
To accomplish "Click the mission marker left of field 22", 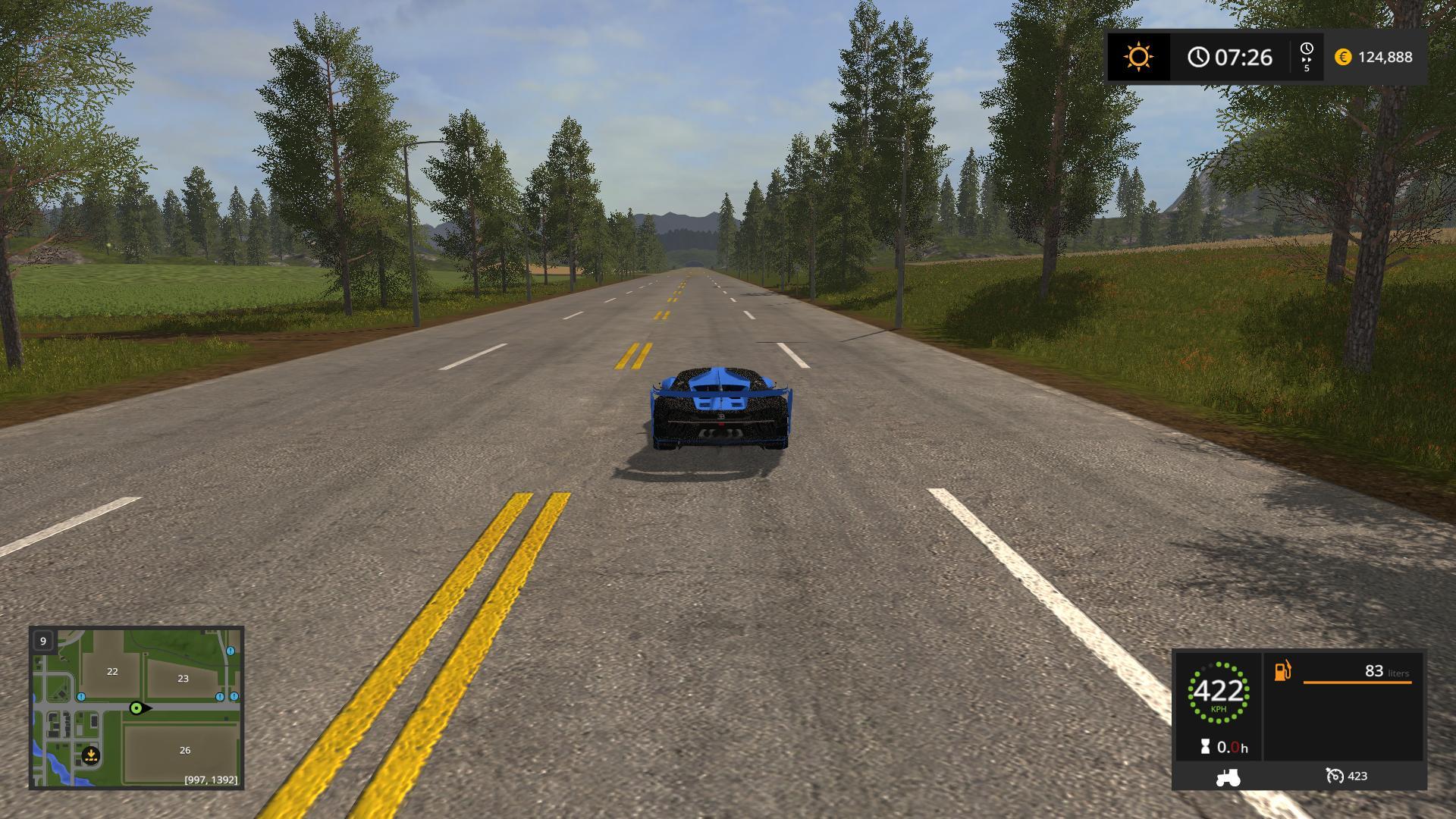I will (x=81, y=697).
